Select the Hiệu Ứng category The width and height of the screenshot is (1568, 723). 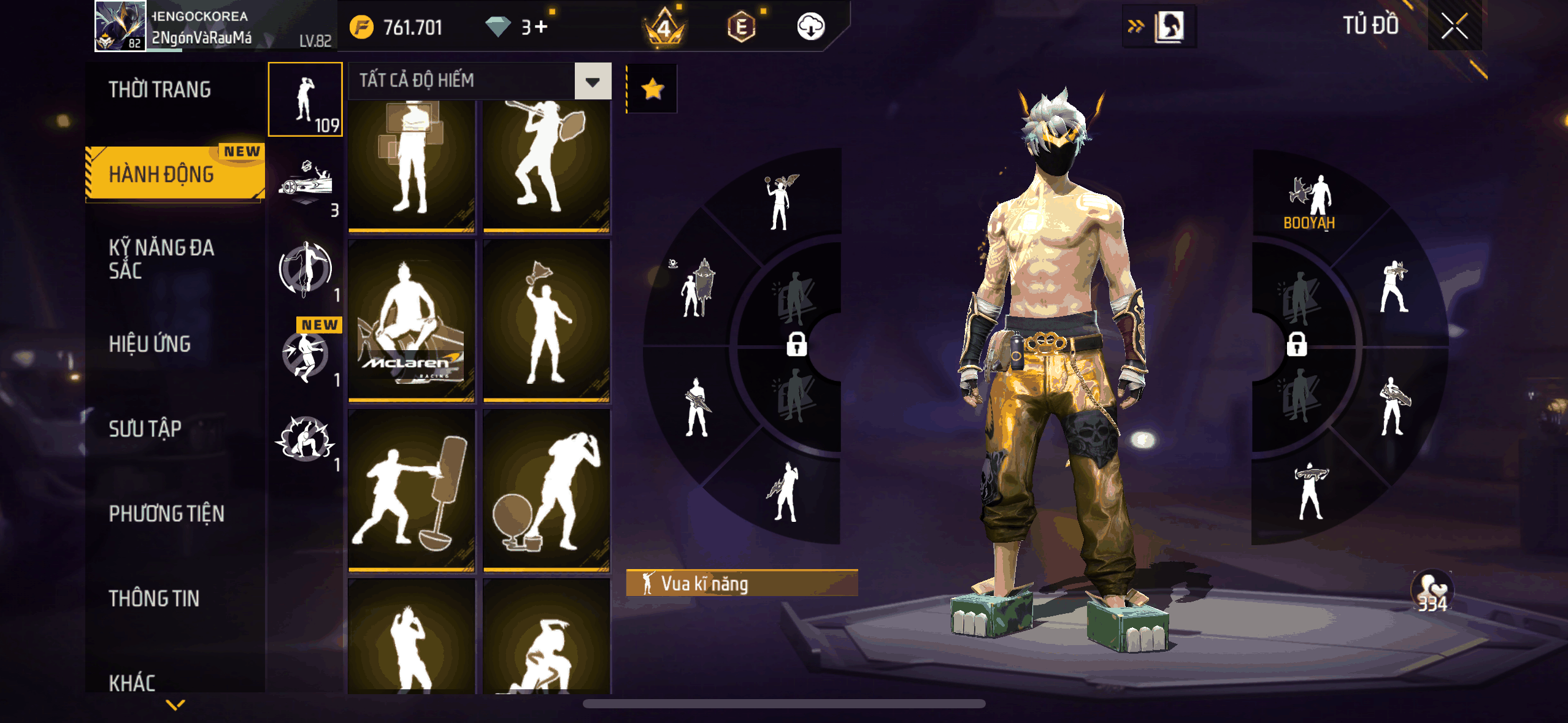(x=150, y=344)
